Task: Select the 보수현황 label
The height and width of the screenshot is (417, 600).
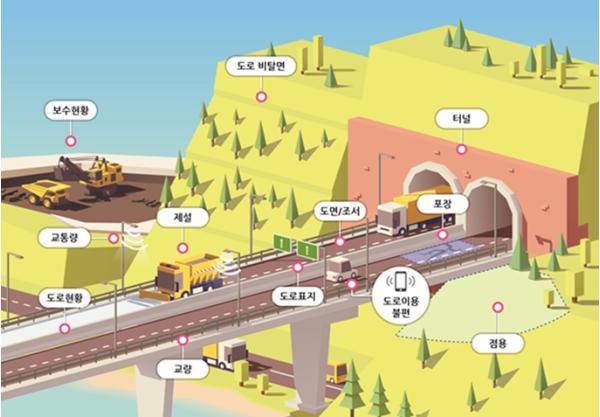Action: pos(71,110)
